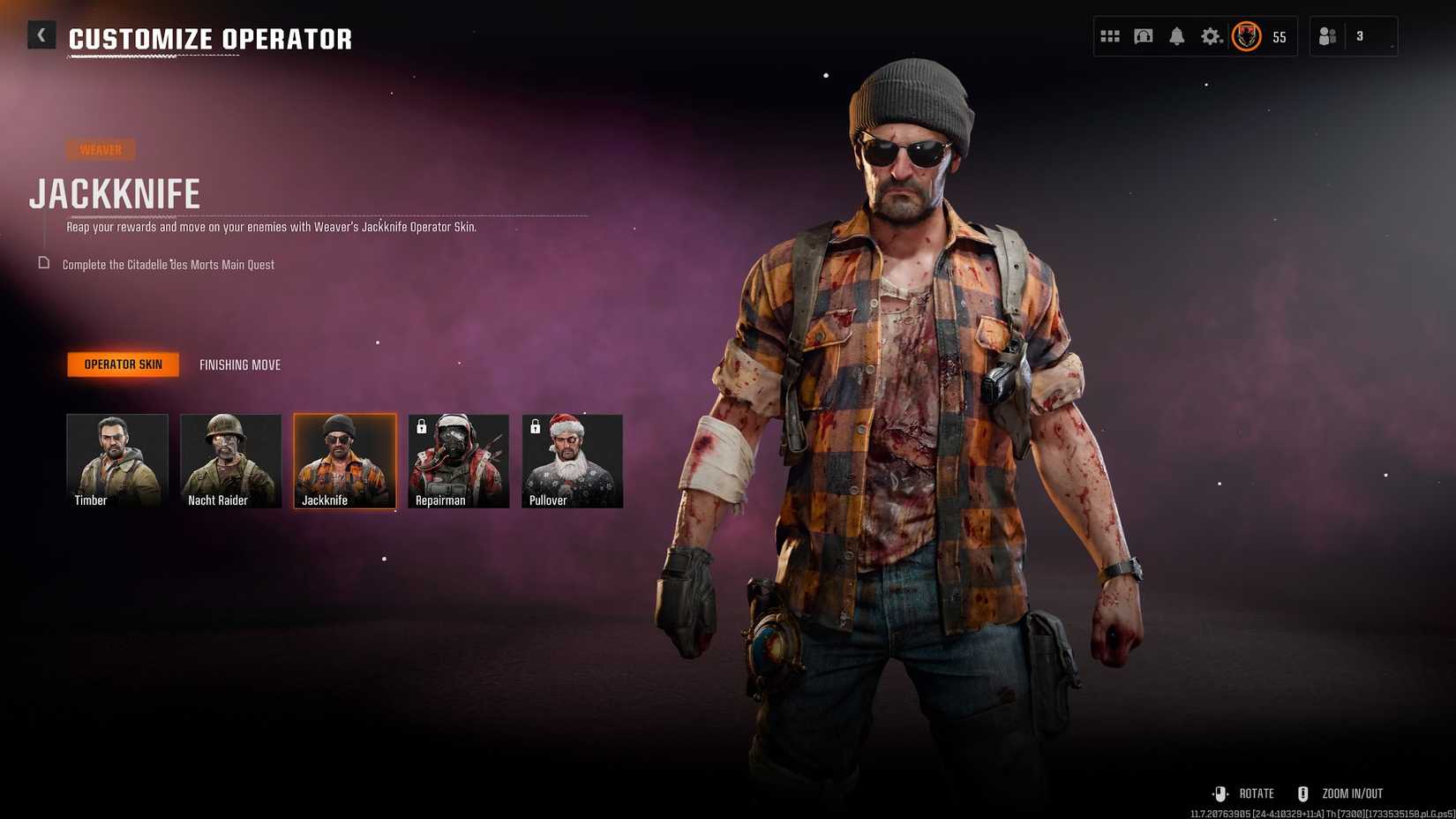Click the ZOOM IN/OUT control label

1351,793
